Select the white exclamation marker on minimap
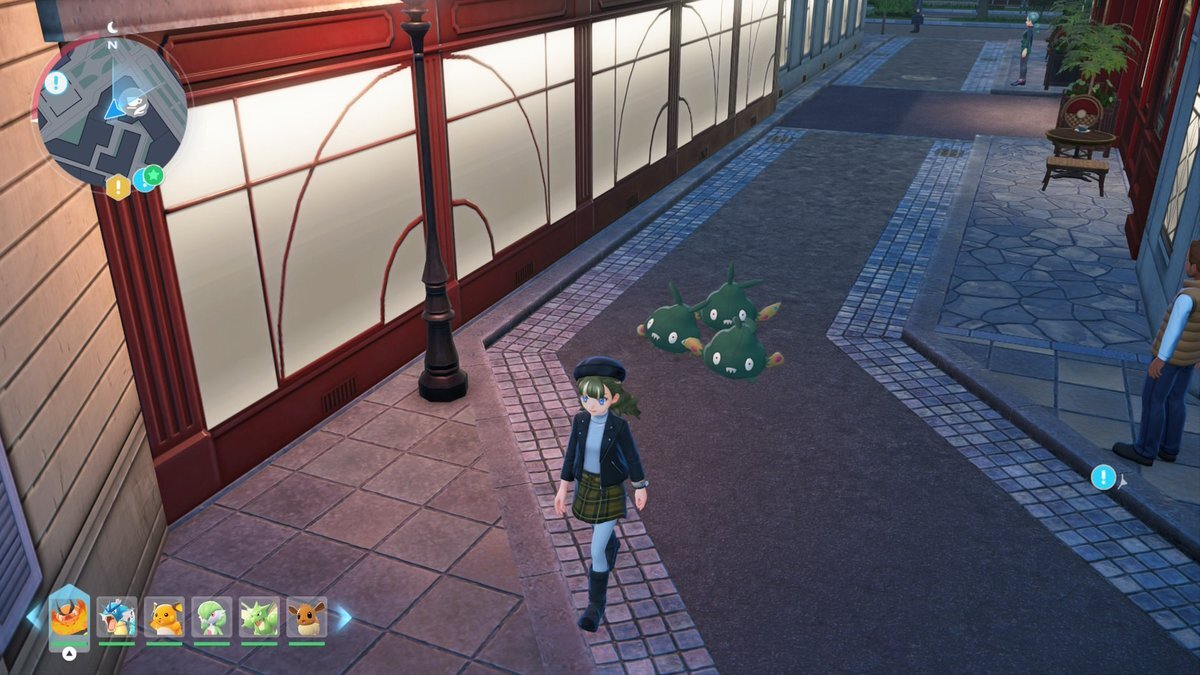Screen dimensions: 1200x675 [x=56, y=82]
